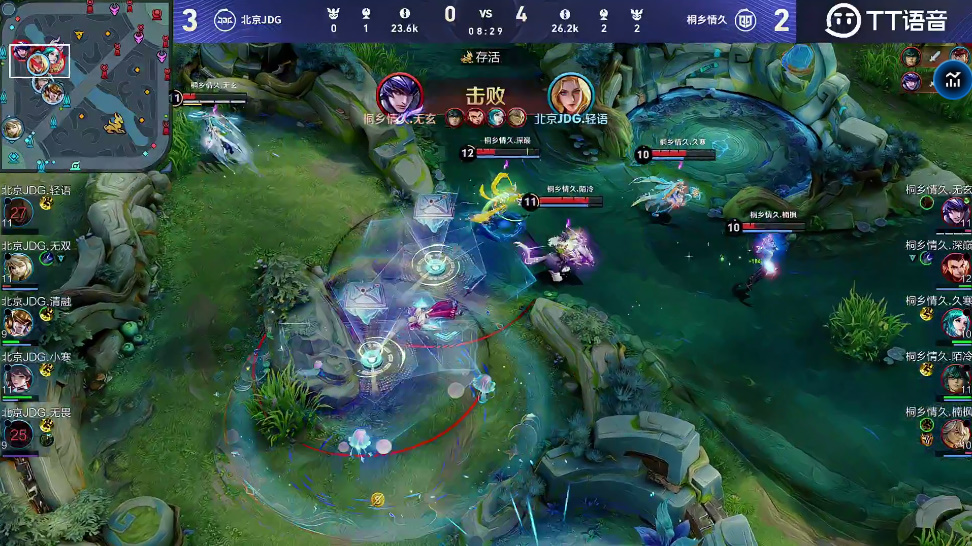Open the TT语音 sponsor logo
Image resolution: width=972 pixels, height=546 pixels.
click(885, 20)
